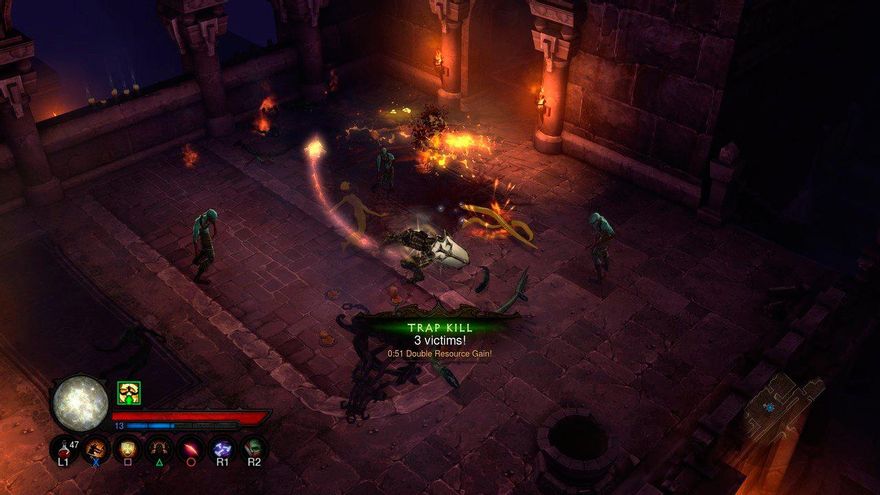Use the red health potion slot
The width and height of the screenshot is (880, 495).
coord(64,449)
